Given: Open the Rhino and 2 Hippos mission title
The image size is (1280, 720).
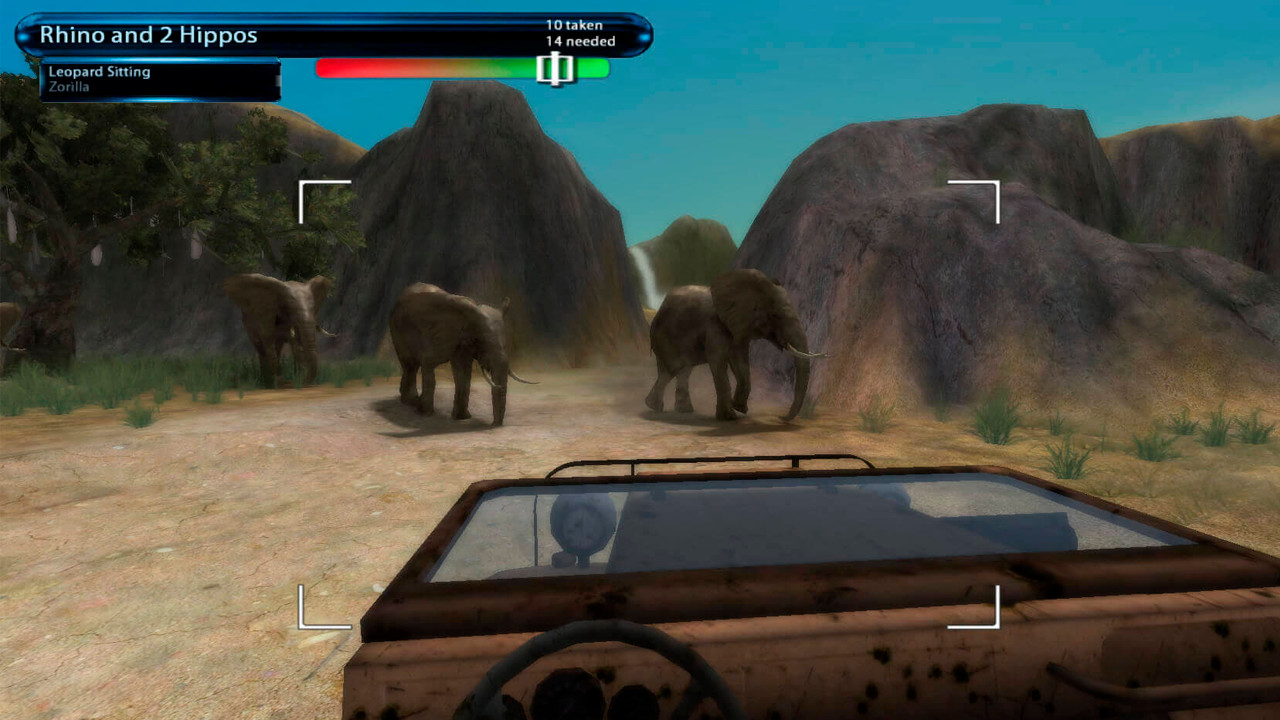Looking at the screenshot, I should pyautogui.click(x=148, y=34).
